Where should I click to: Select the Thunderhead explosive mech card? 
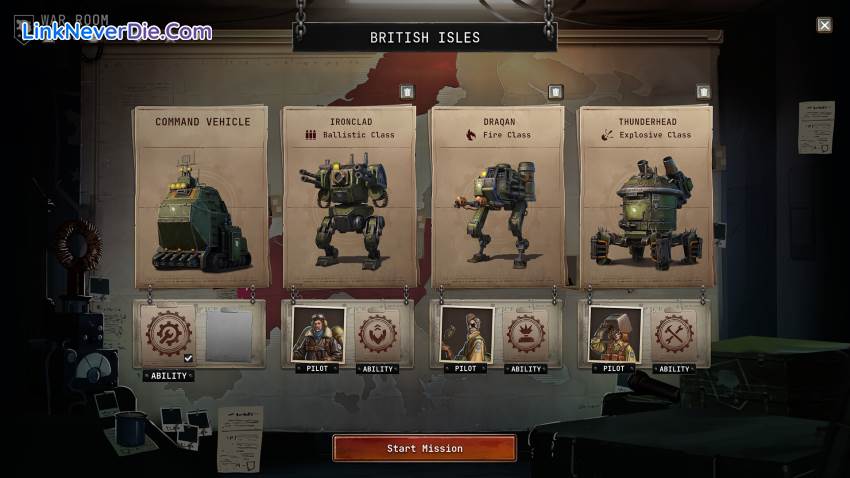(x=645, y=195)
